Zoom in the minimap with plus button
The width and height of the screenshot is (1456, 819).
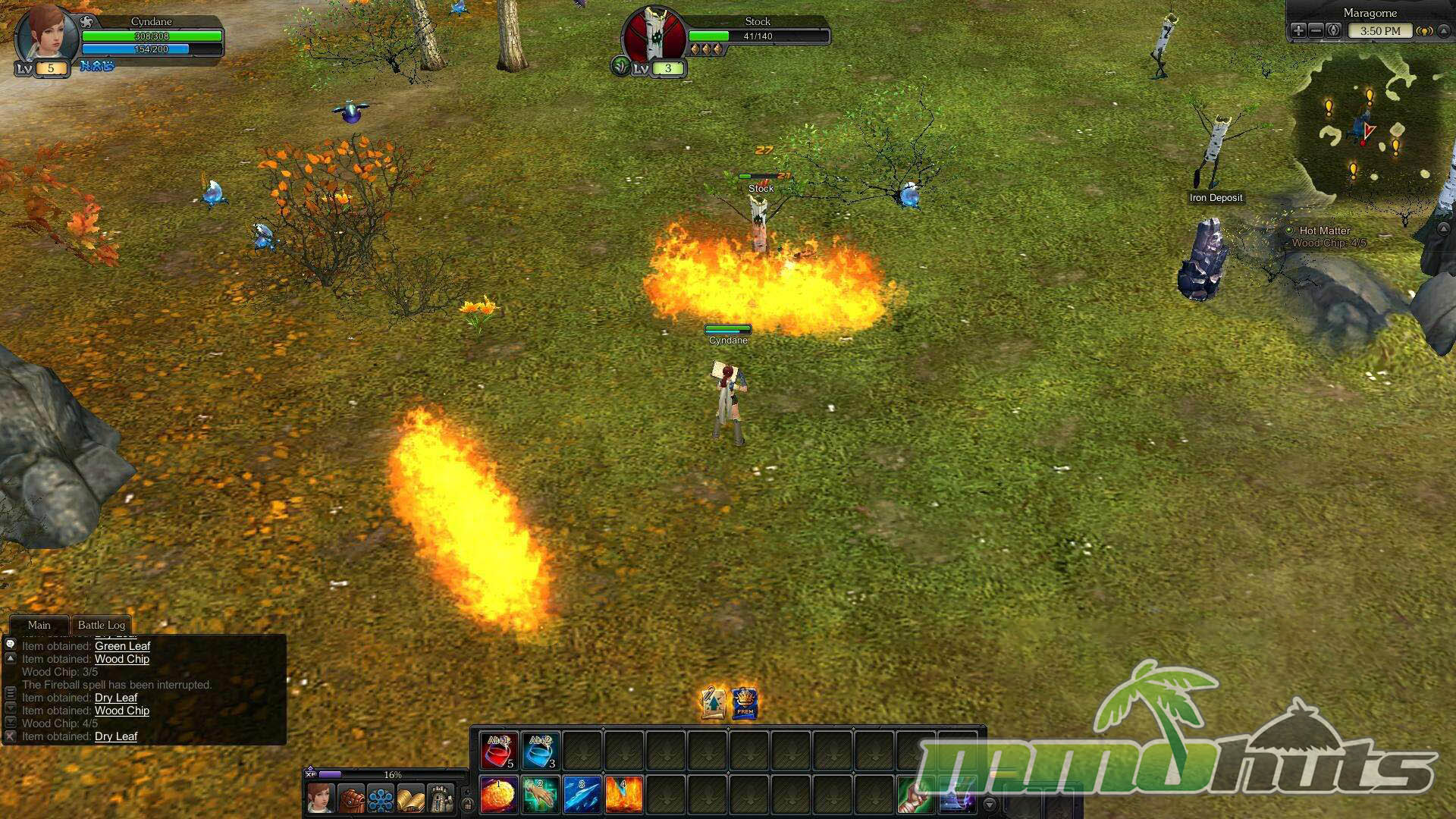coord(1298,30)
